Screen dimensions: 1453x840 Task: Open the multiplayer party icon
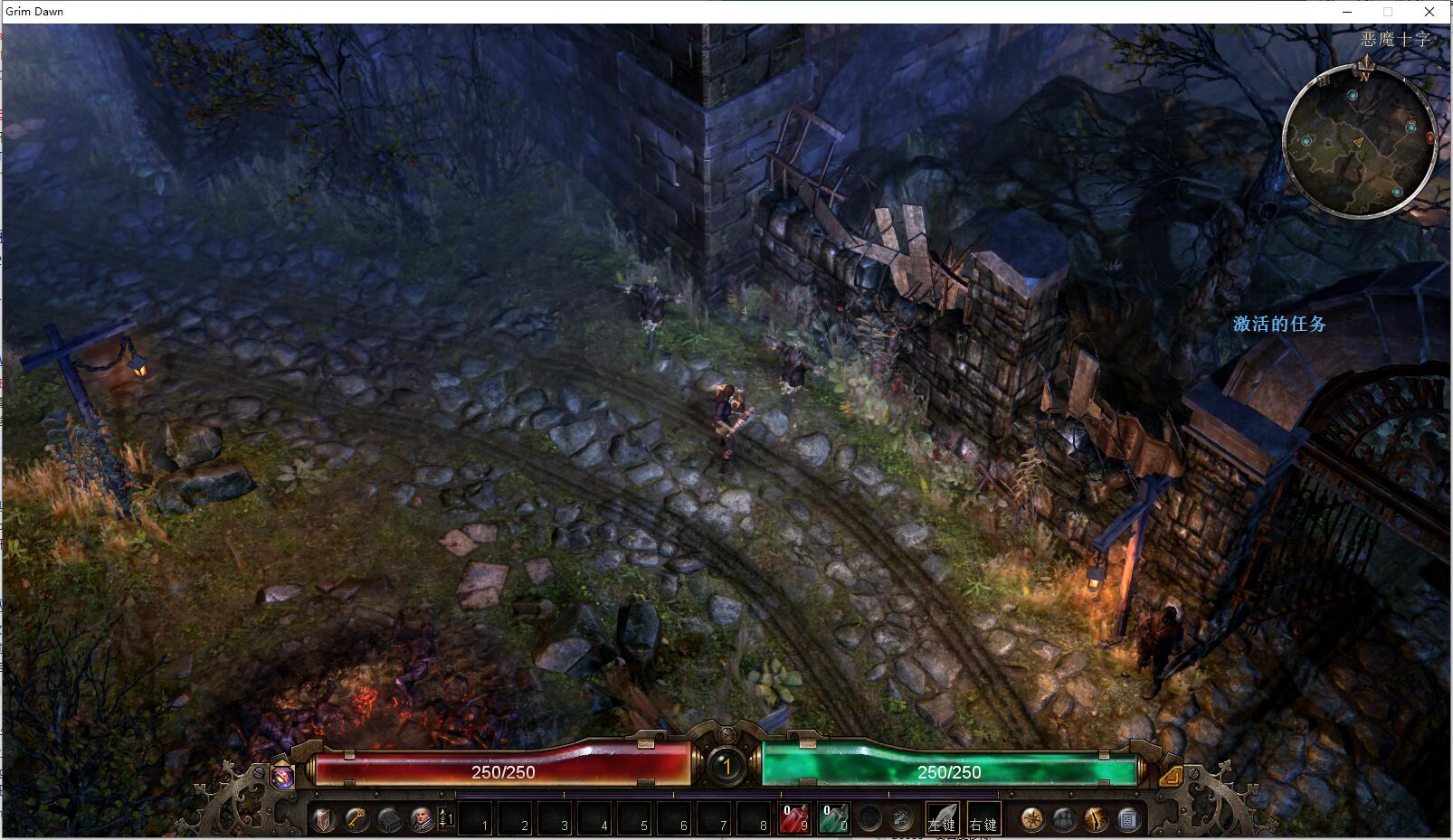pos(1064,819)
